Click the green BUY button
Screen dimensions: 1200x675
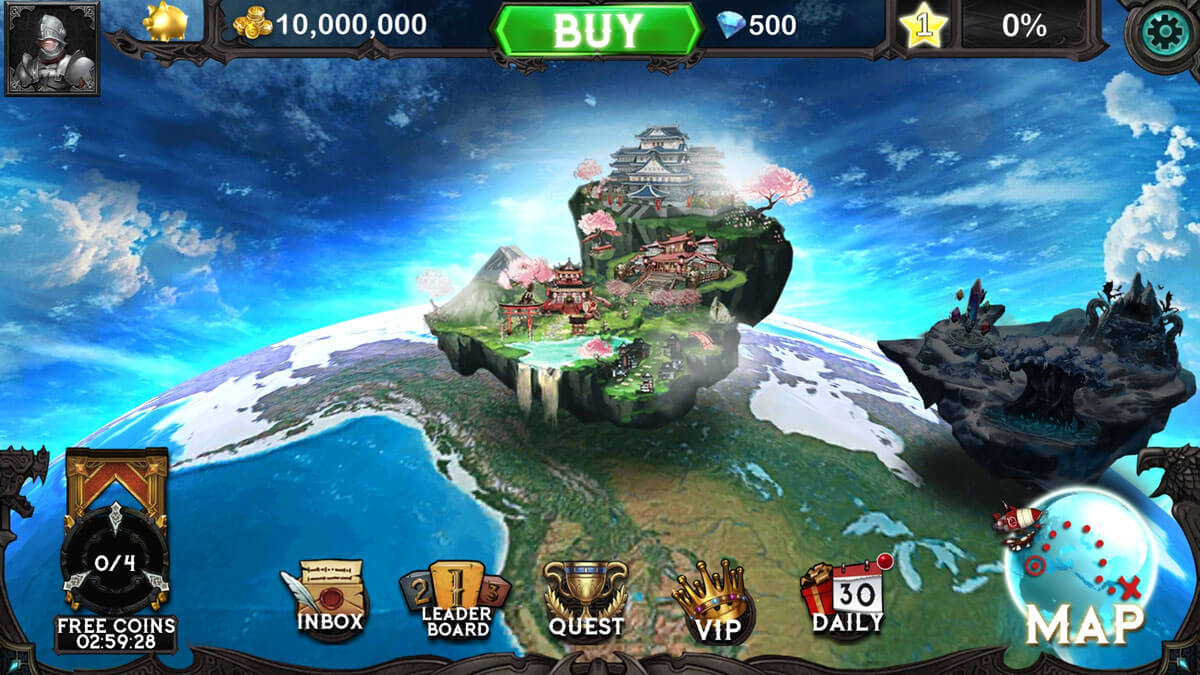tap(596, 30)
